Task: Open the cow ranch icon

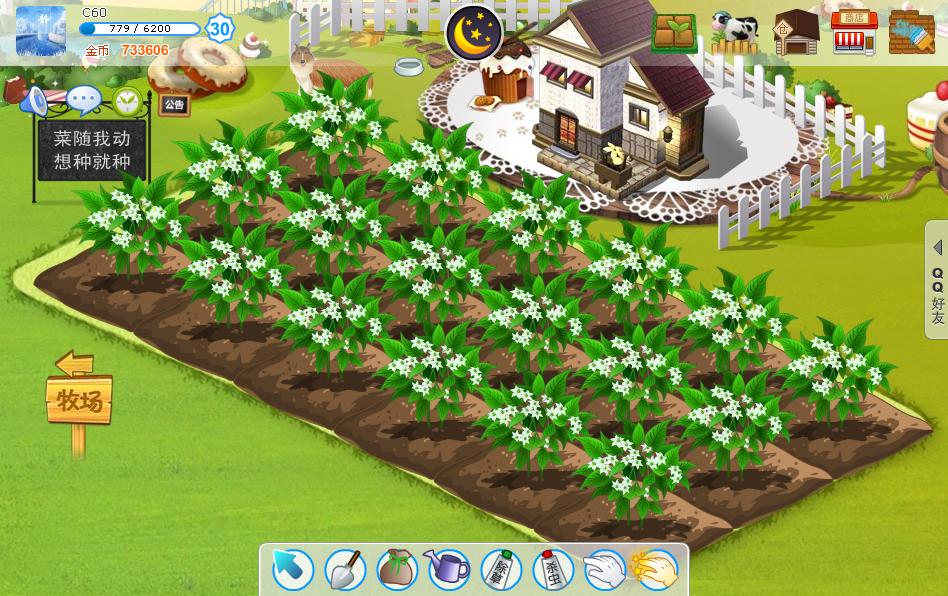Action: click(735, 32)
